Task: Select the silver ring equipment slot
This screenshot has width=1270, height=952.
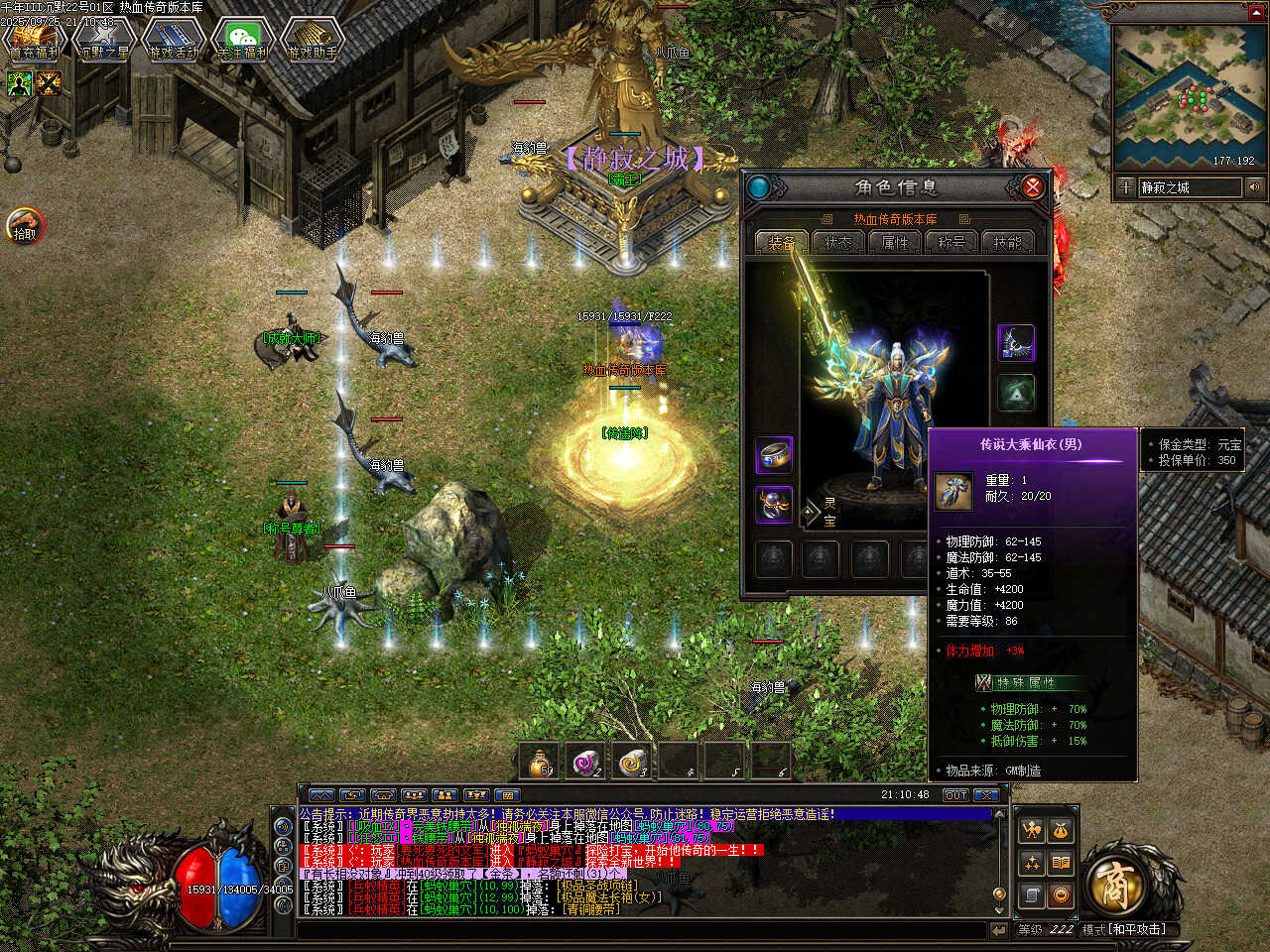Action: click(x=774, y=456)
